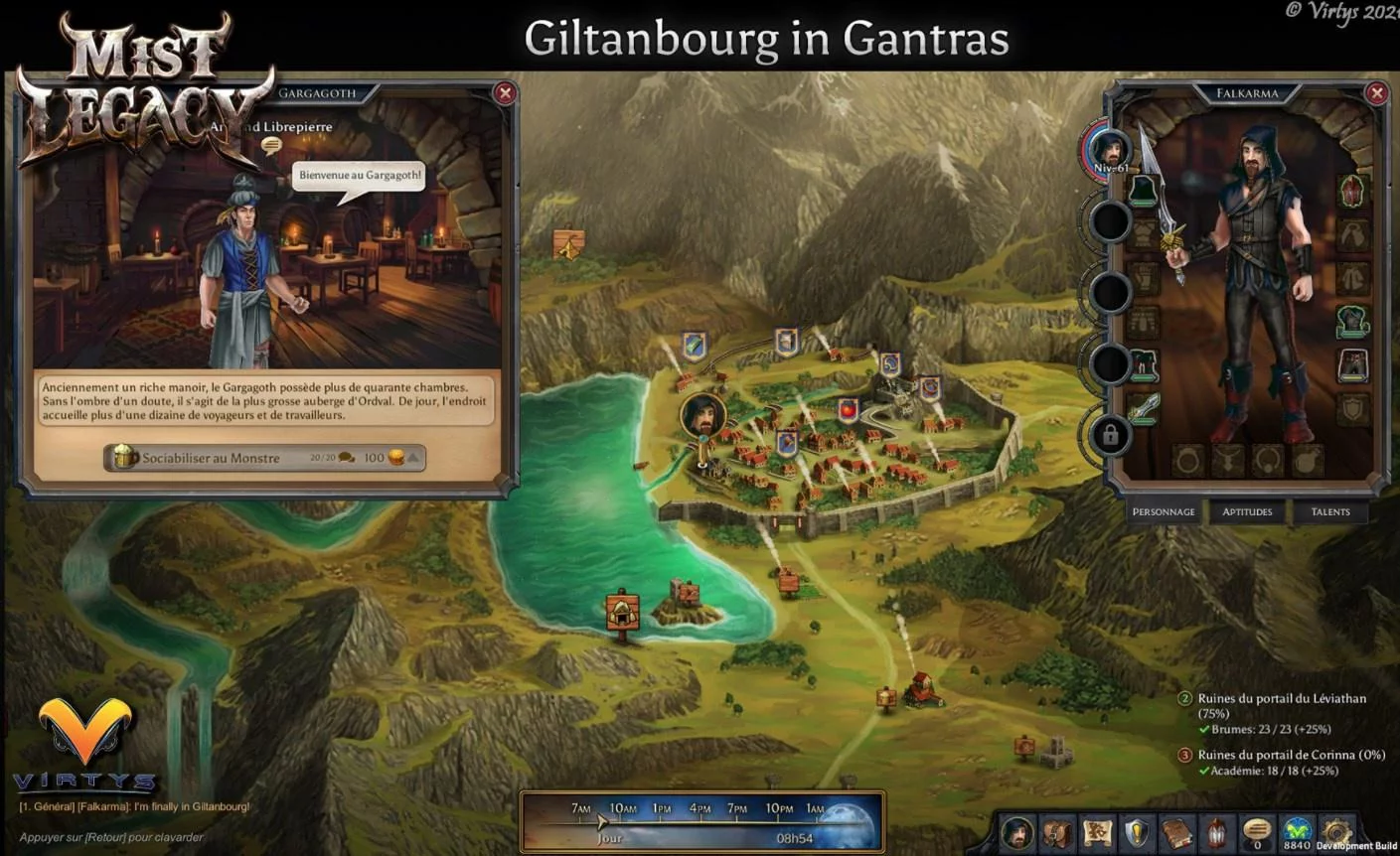Select the equipped dagger weapon slot
The height and width of the screenshot is (856, 1400).
click(1143, 408)
